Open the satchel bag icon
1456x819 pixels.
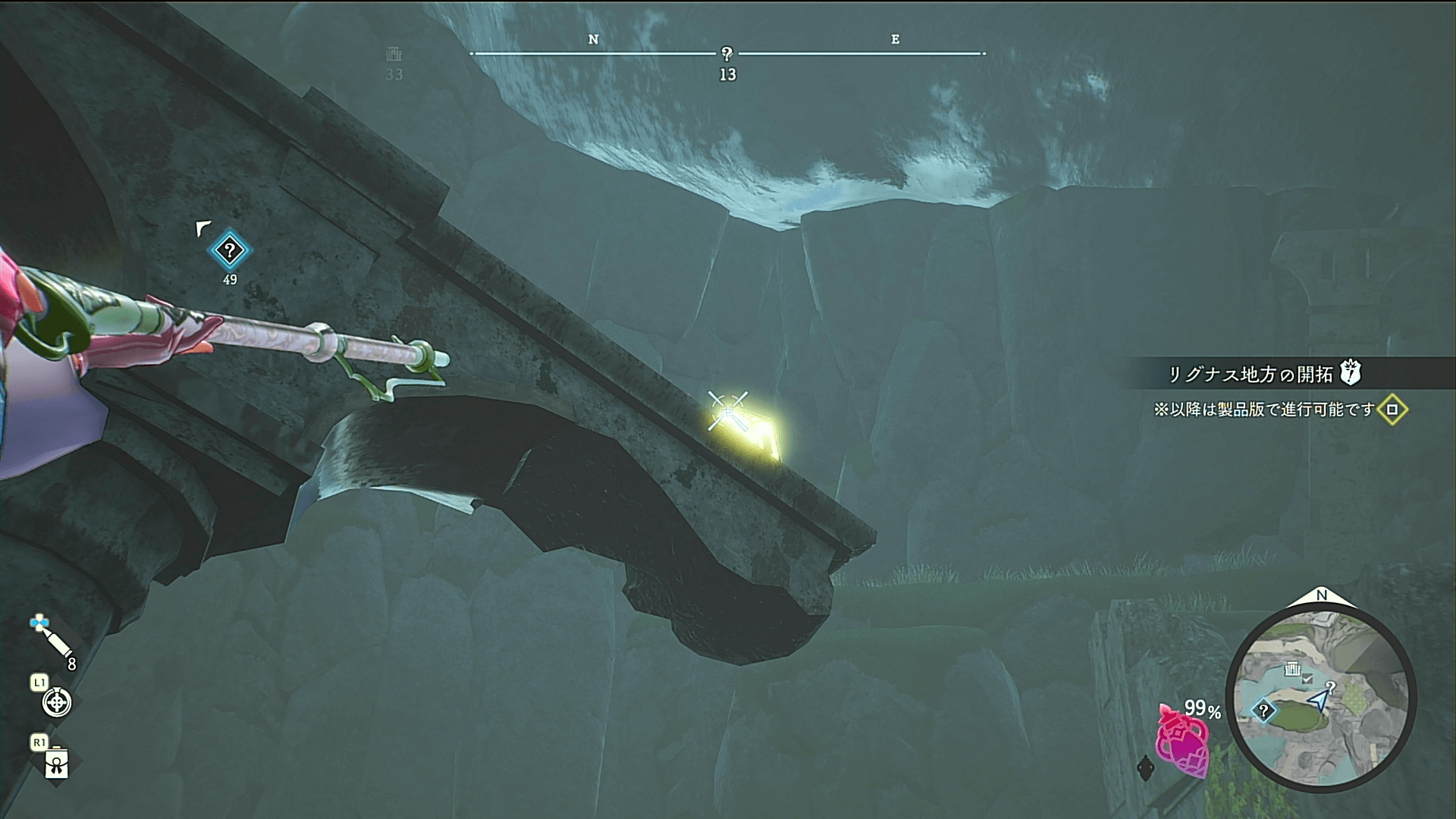tap(57, 764)
